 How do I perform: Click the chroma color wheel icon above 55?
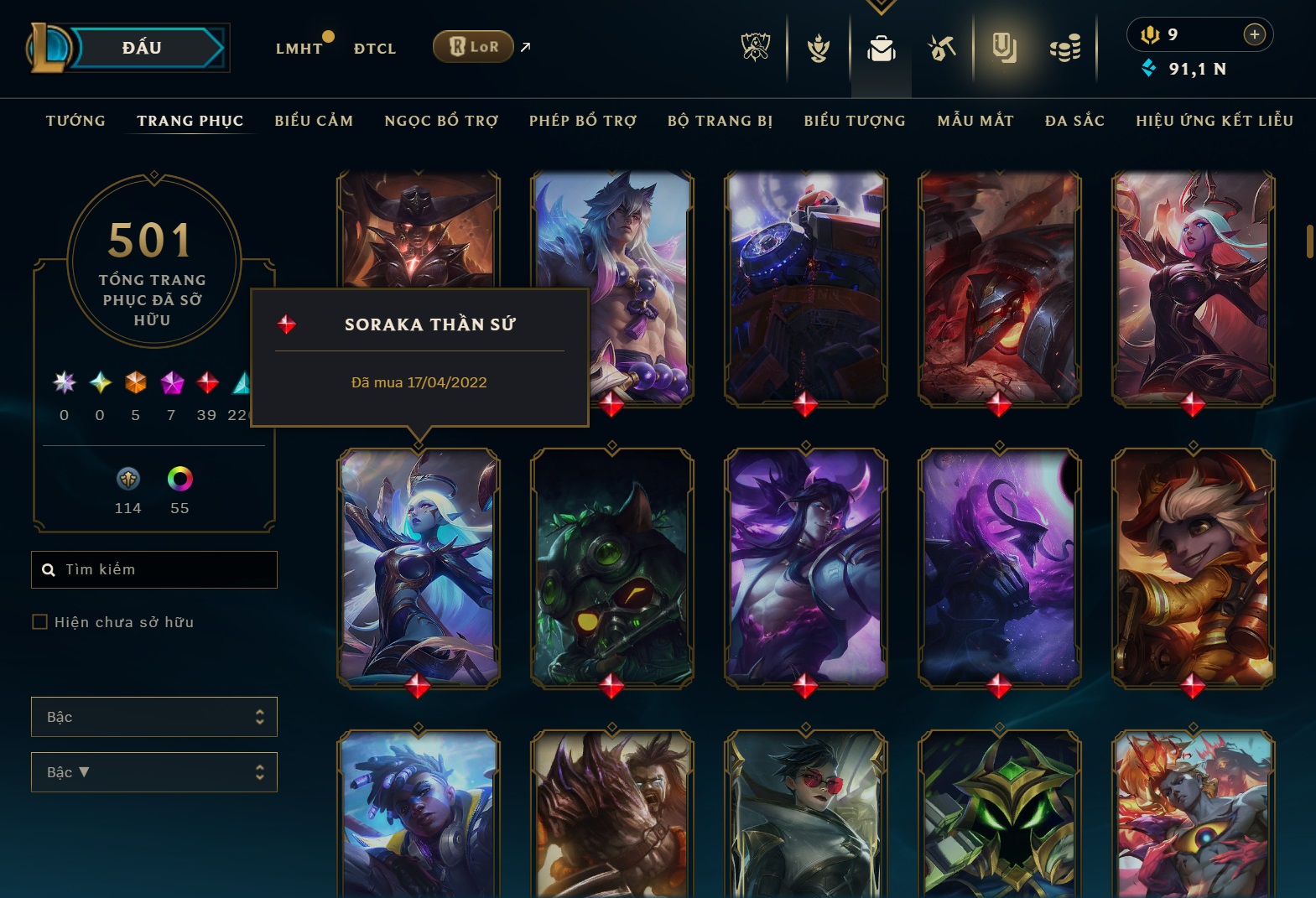tap(179, 481)
